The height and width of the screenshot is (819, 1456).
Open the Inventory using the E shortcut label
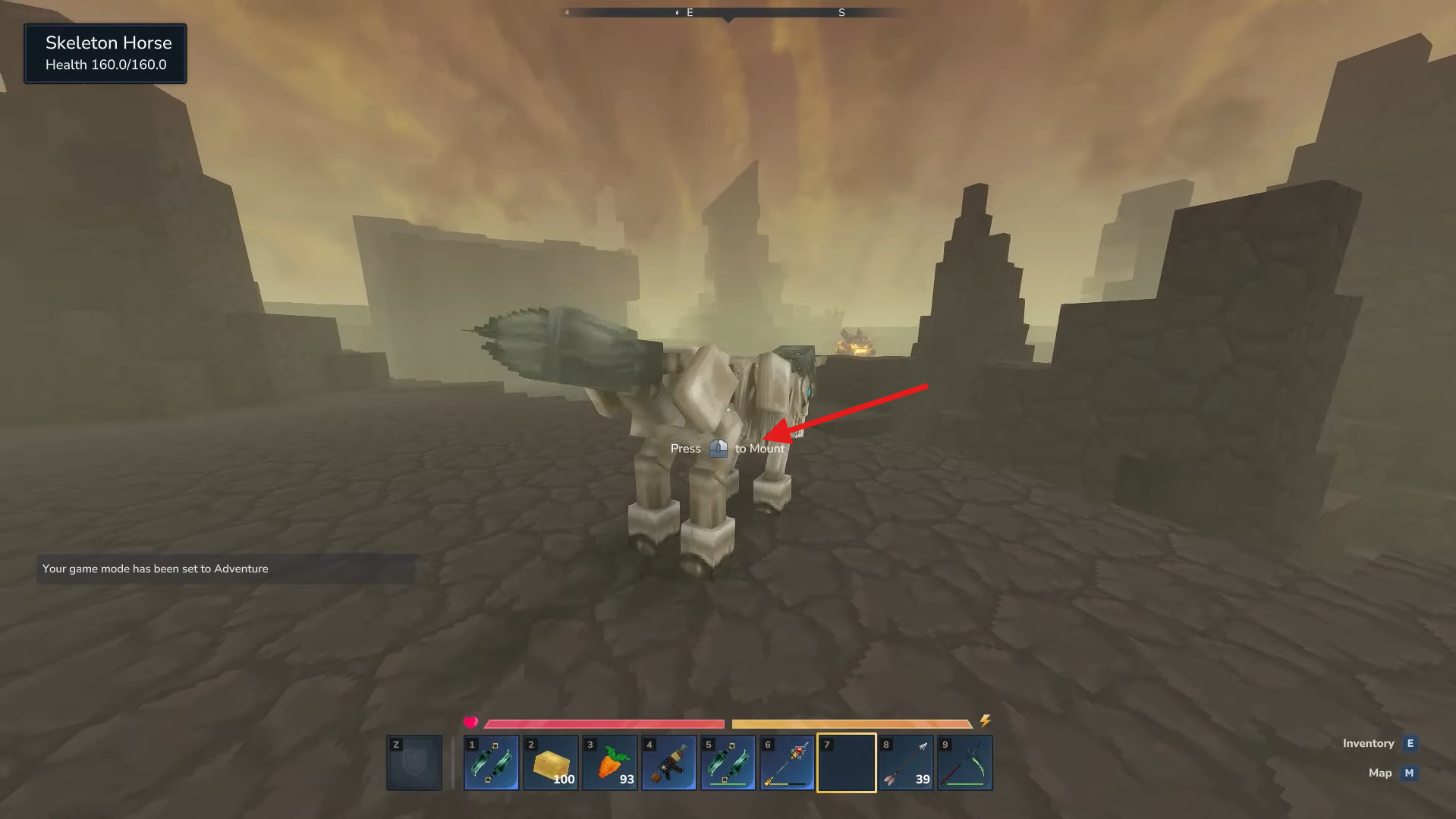coord(1409,743)
